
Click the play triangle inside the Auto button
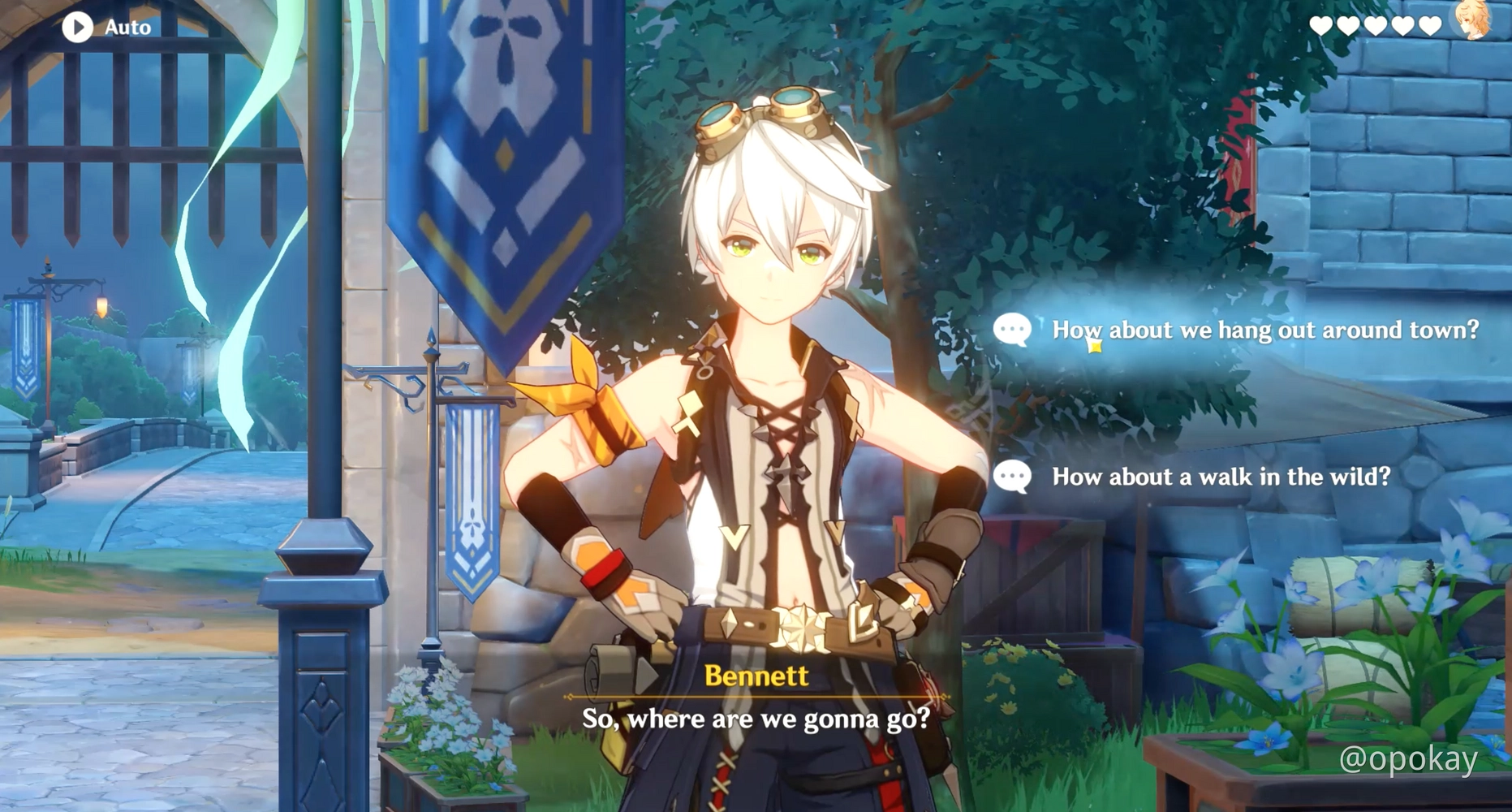(78, 27)
